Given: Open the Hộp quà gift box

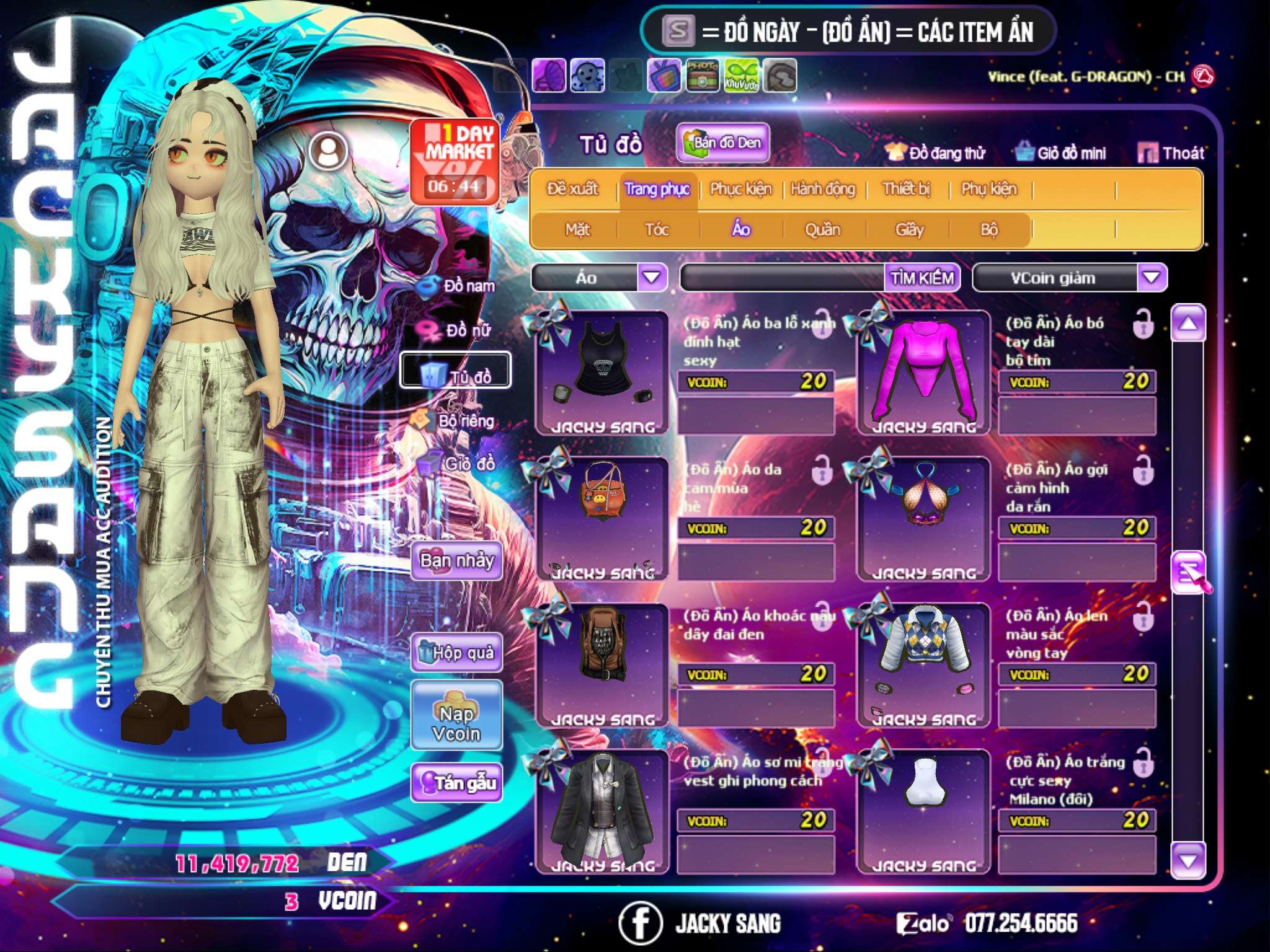Looking at the screenshot, I should point(456,652).
